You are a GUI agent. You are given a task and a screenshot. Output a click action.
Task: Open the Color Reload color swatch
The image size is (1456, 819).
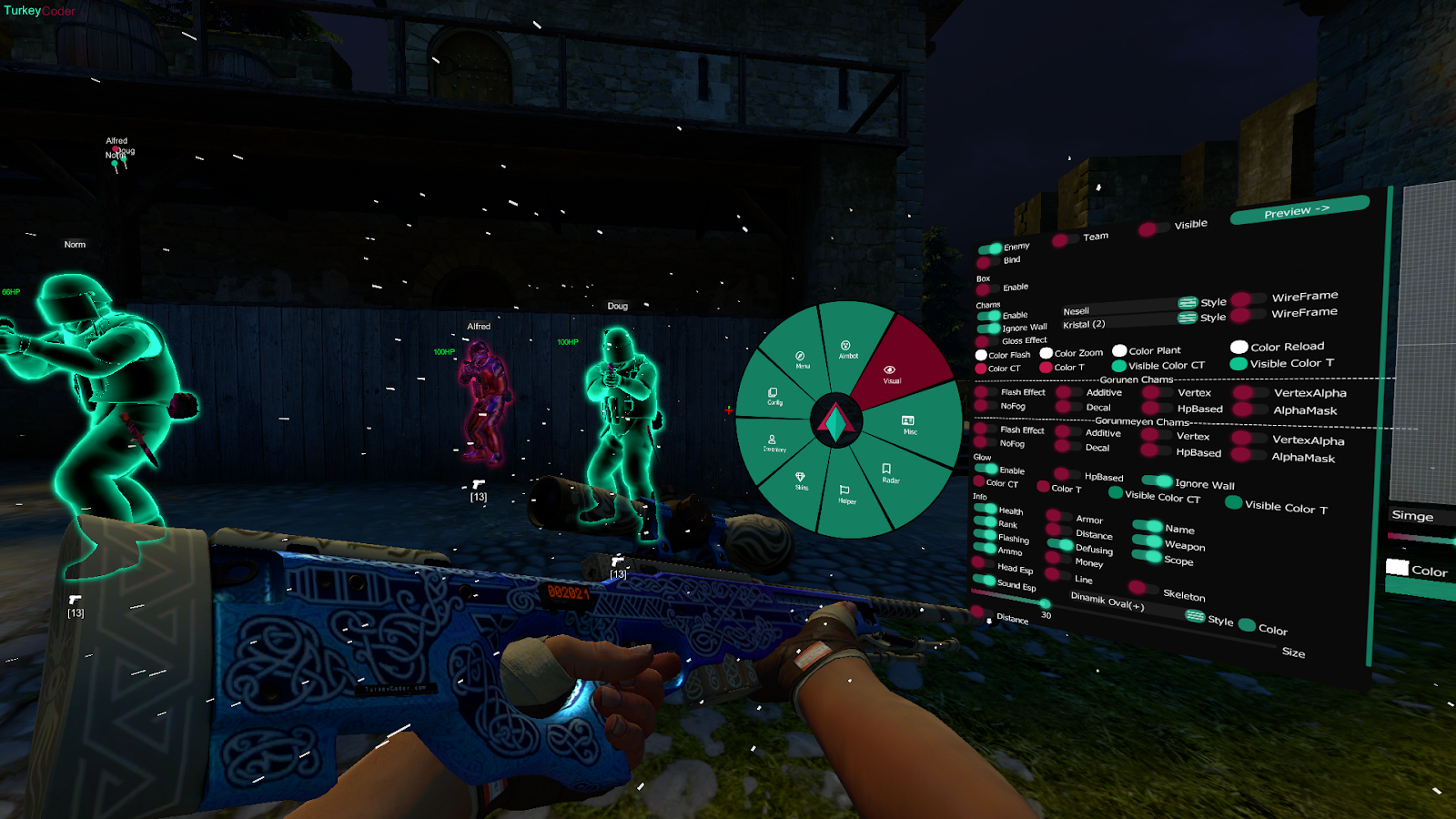coord(1238,347)
